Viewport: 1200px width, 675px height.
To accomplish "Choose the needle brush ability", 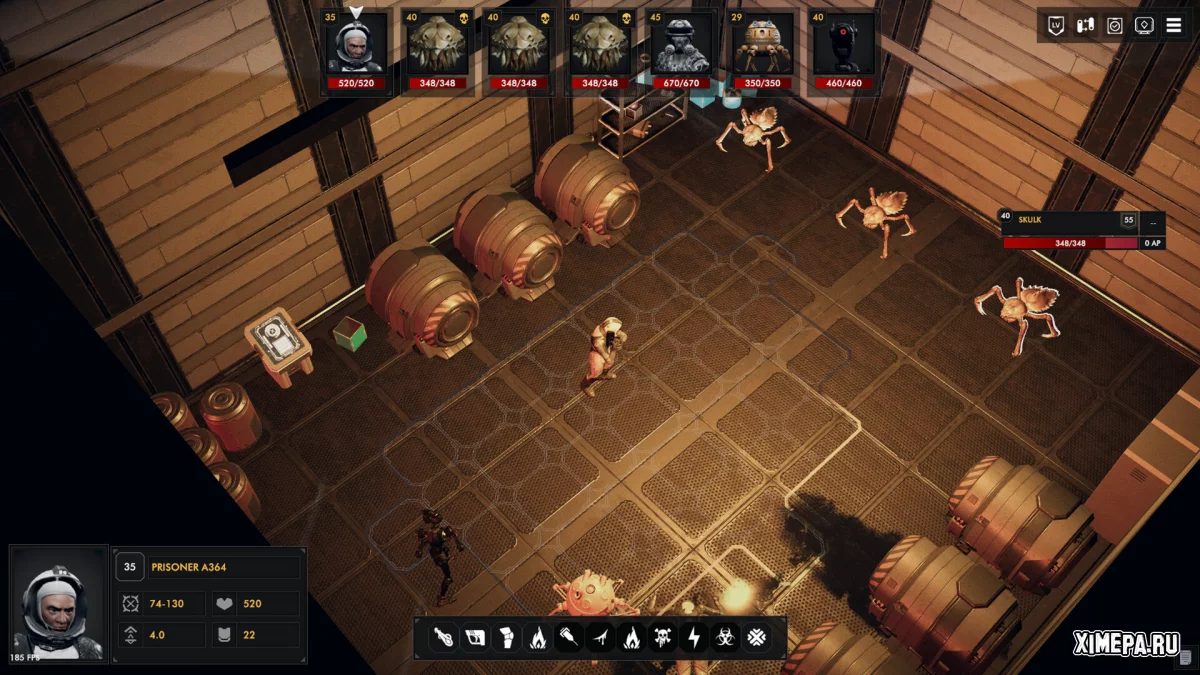I will pyautogui.click(x=569, y=636).
